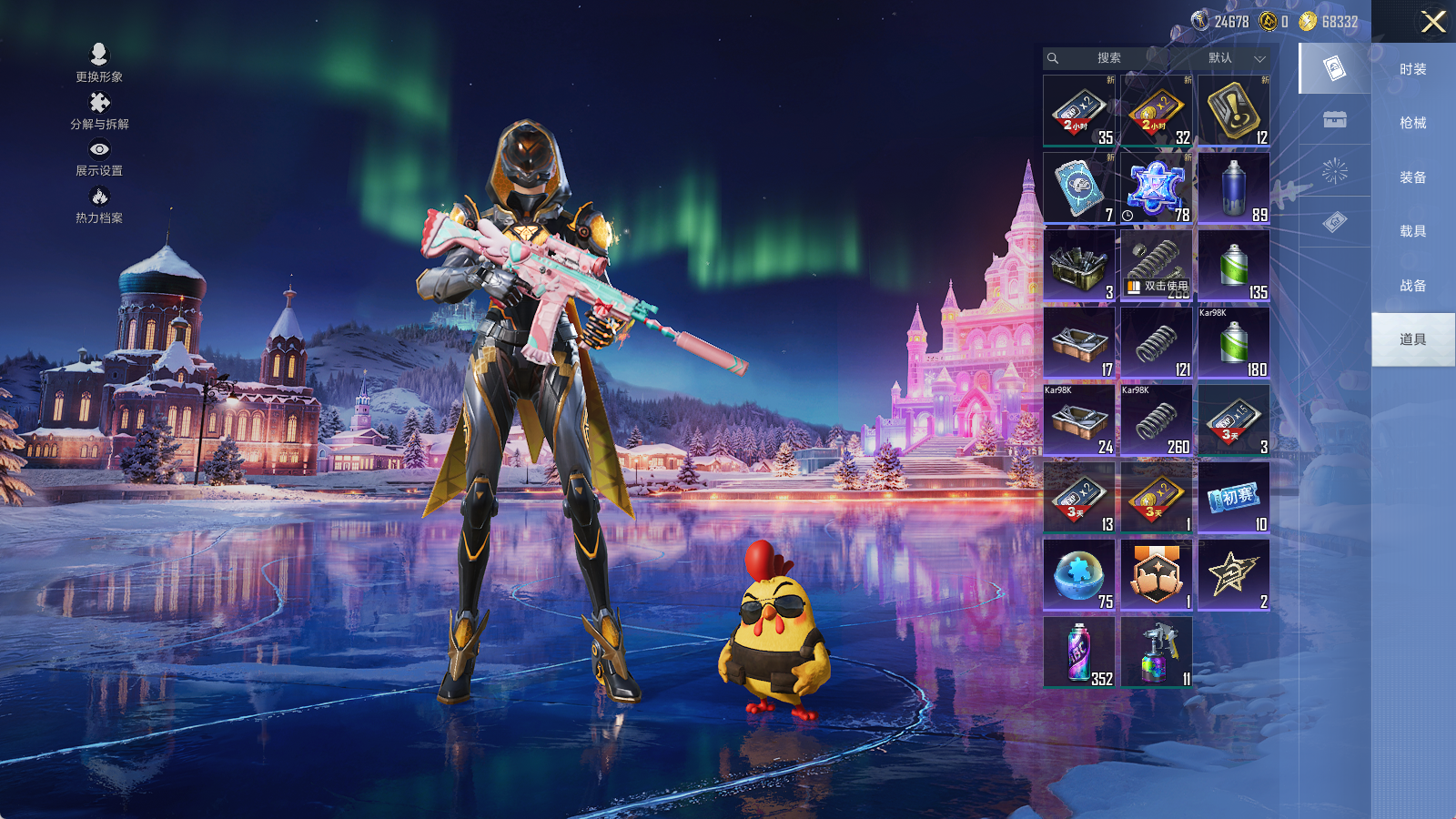View the 热力档案 heat profile
Screen dimensions: 1456x819
pos(99,205)
